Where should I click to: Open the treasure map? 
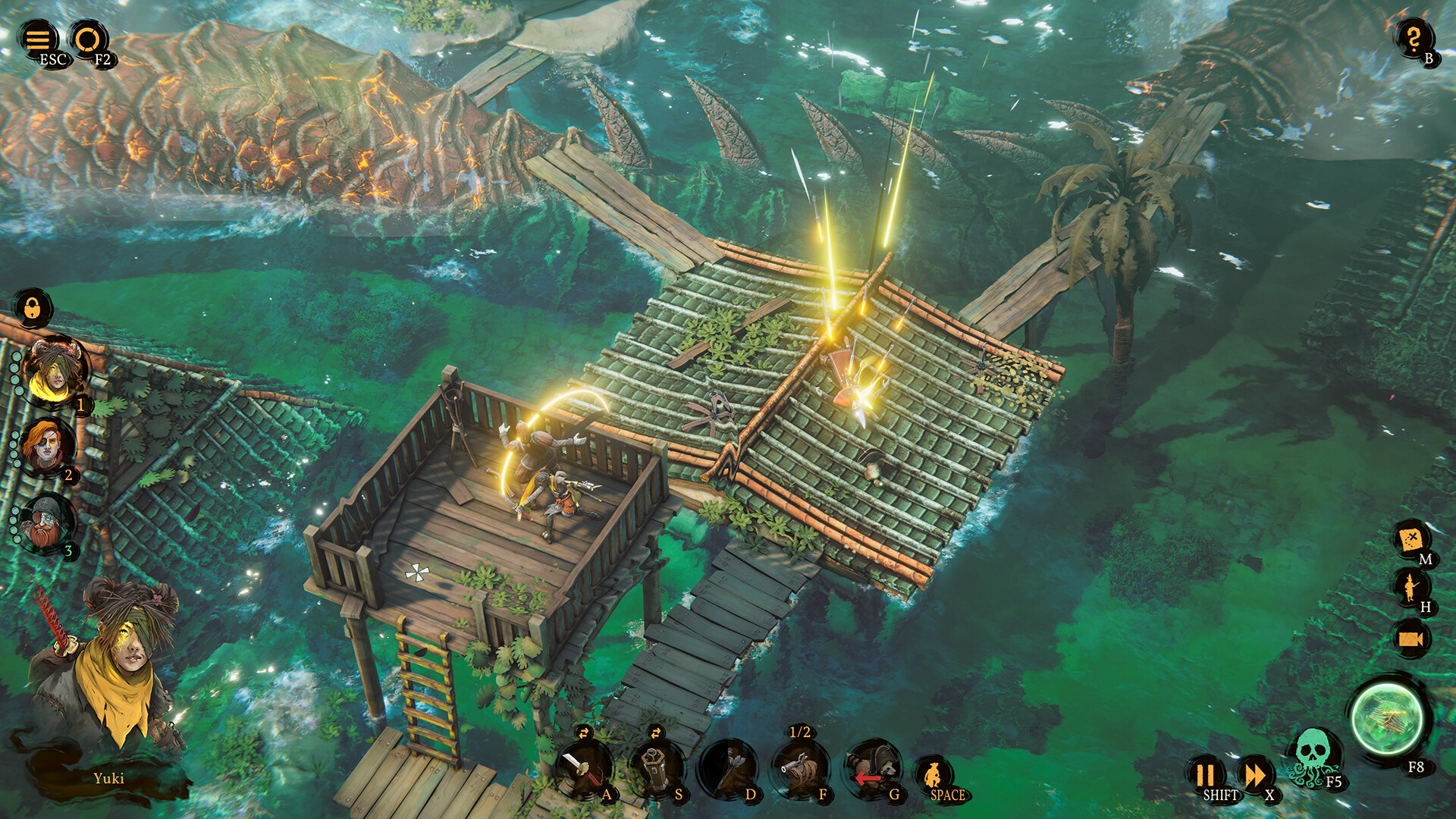coord(1410,540)
